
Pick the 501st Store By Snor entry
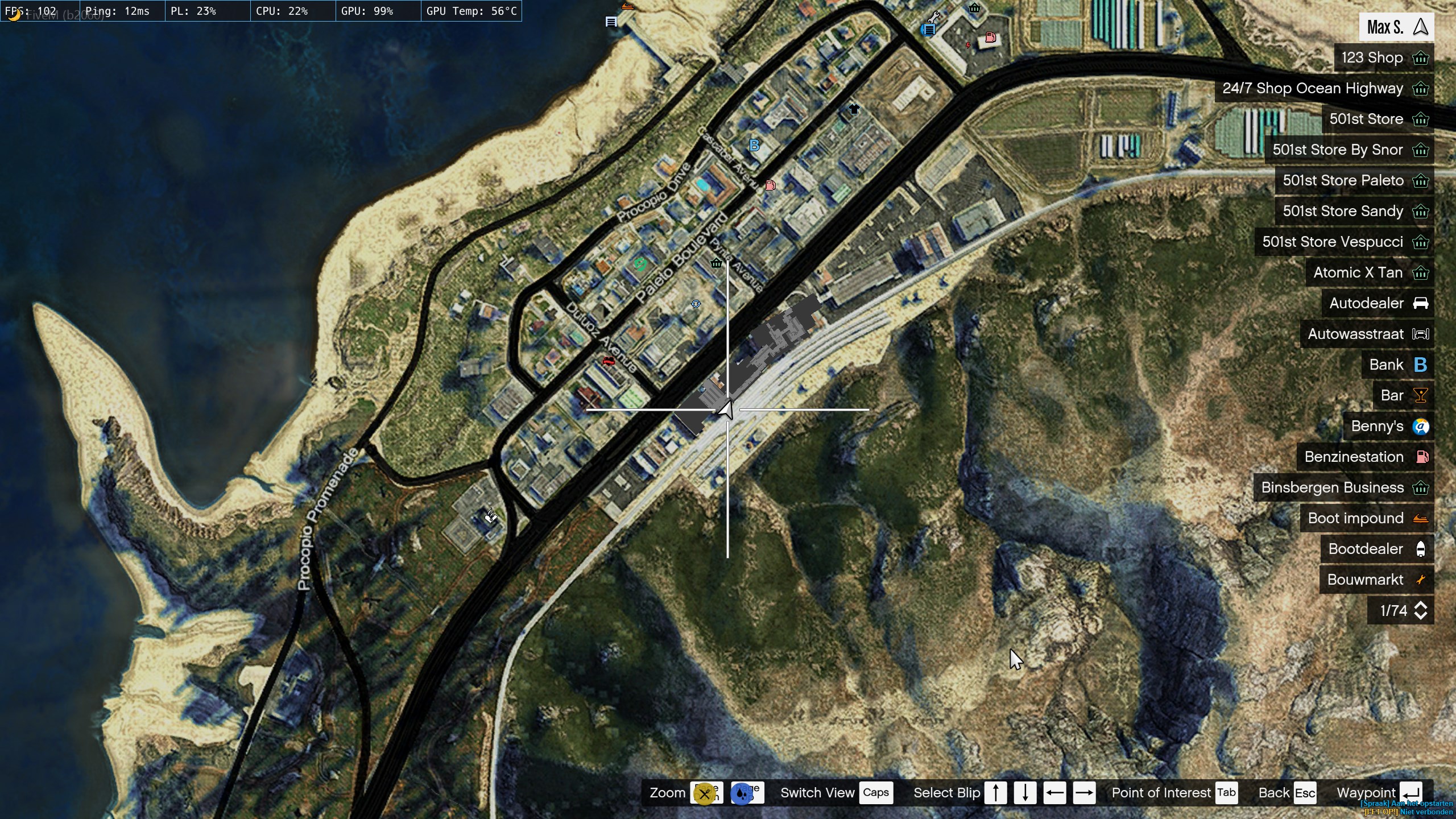[1349, 150]
